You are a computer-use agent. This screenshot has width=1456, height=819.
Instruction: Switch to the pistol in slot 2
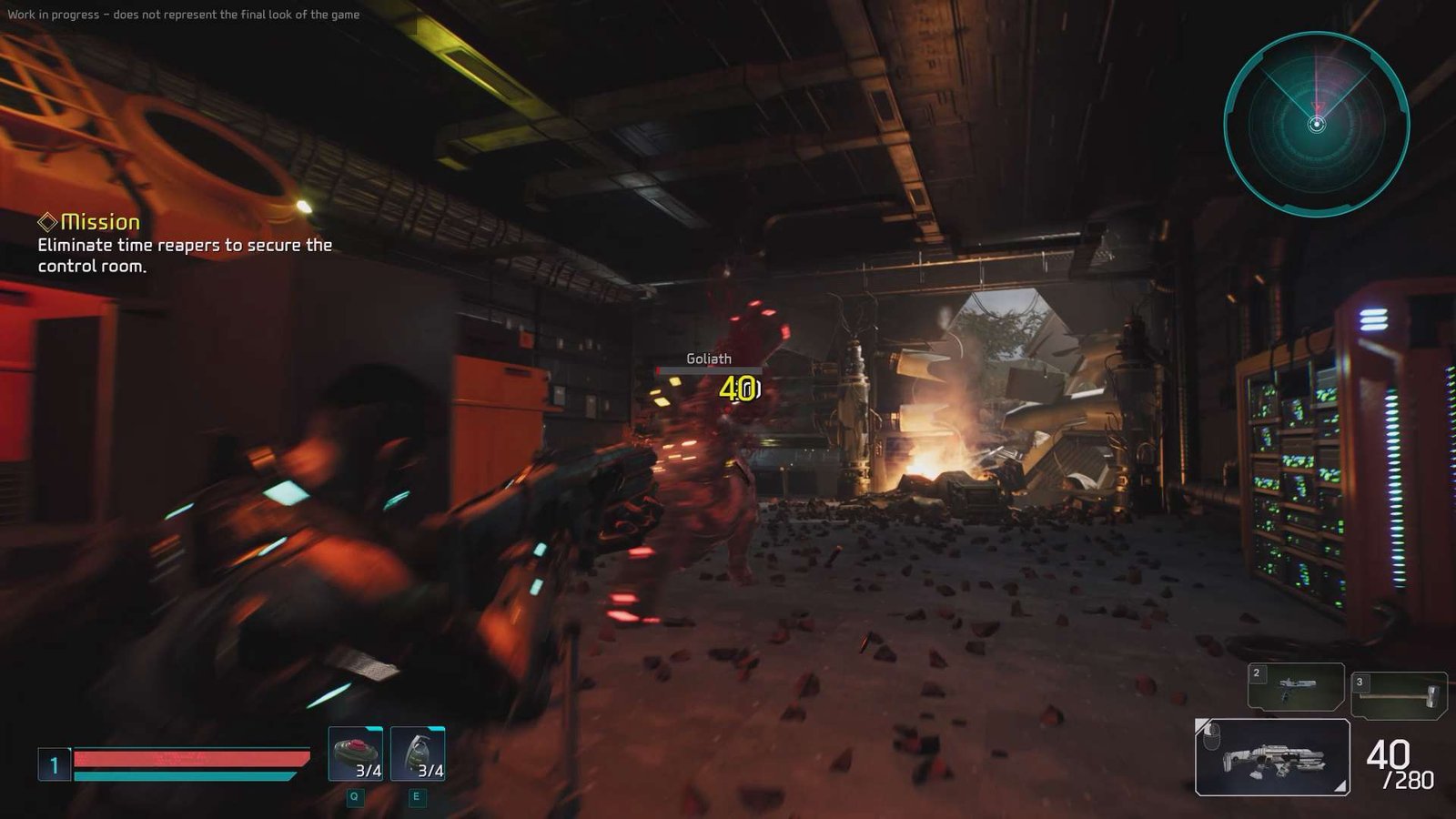1296,686
